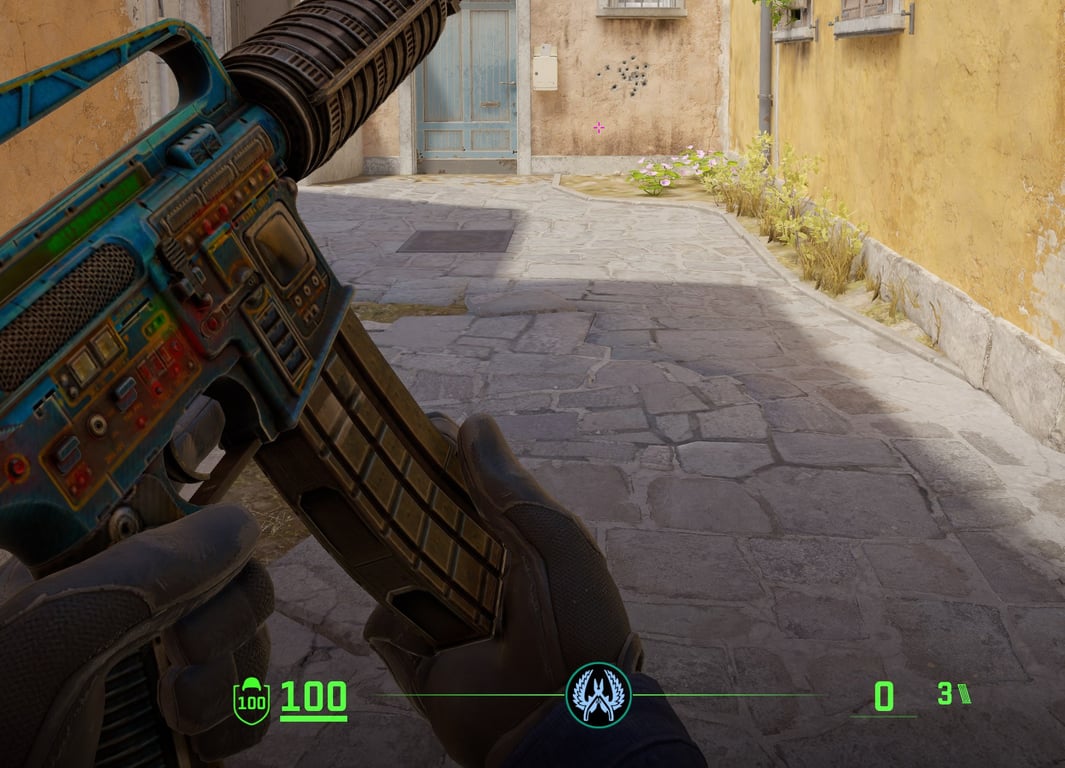
Task: Select the armor helmet shield icon
Action: [251, 699]
